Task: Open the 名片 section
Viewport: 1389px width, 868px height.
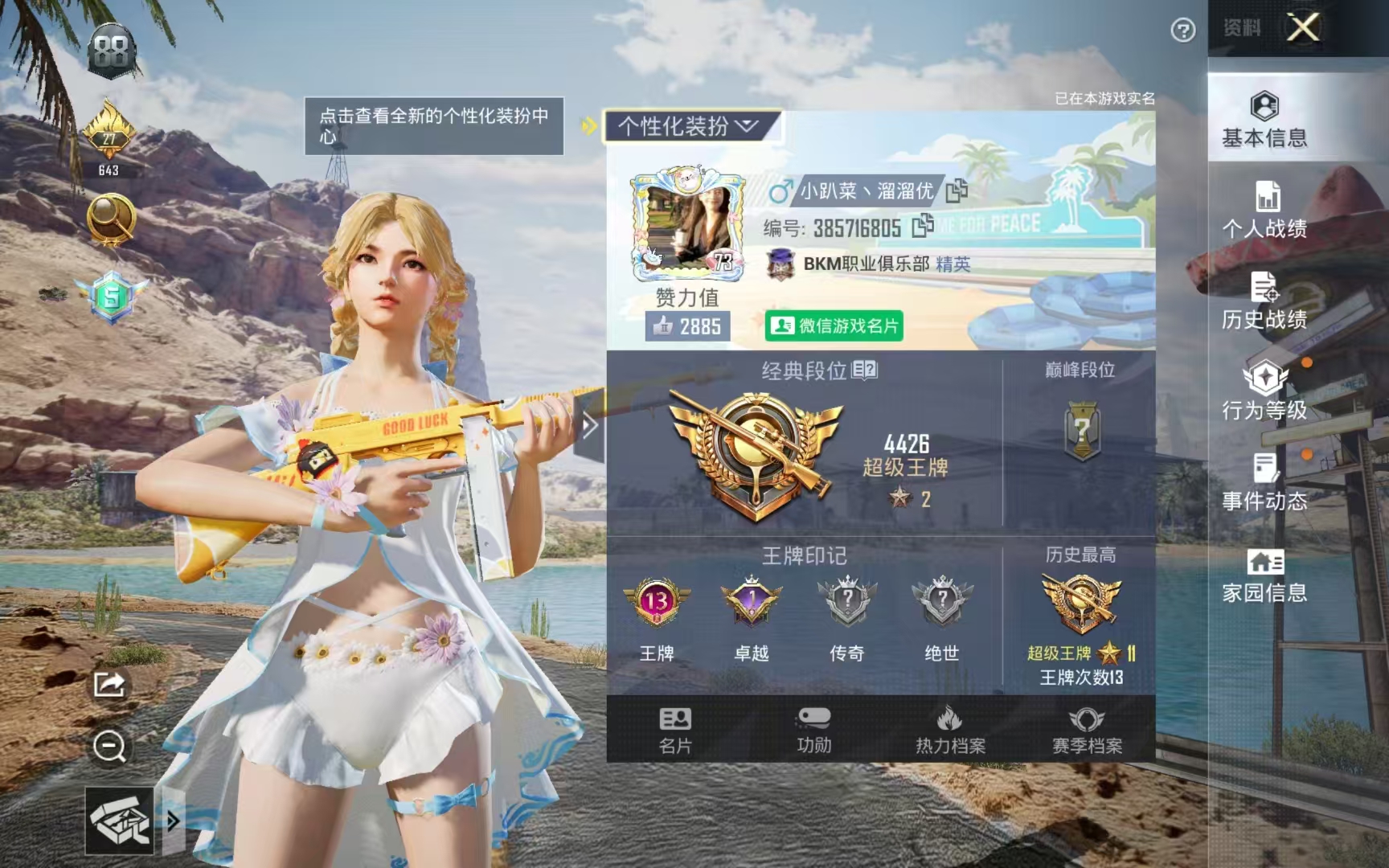Action: (x=675, y=730)
